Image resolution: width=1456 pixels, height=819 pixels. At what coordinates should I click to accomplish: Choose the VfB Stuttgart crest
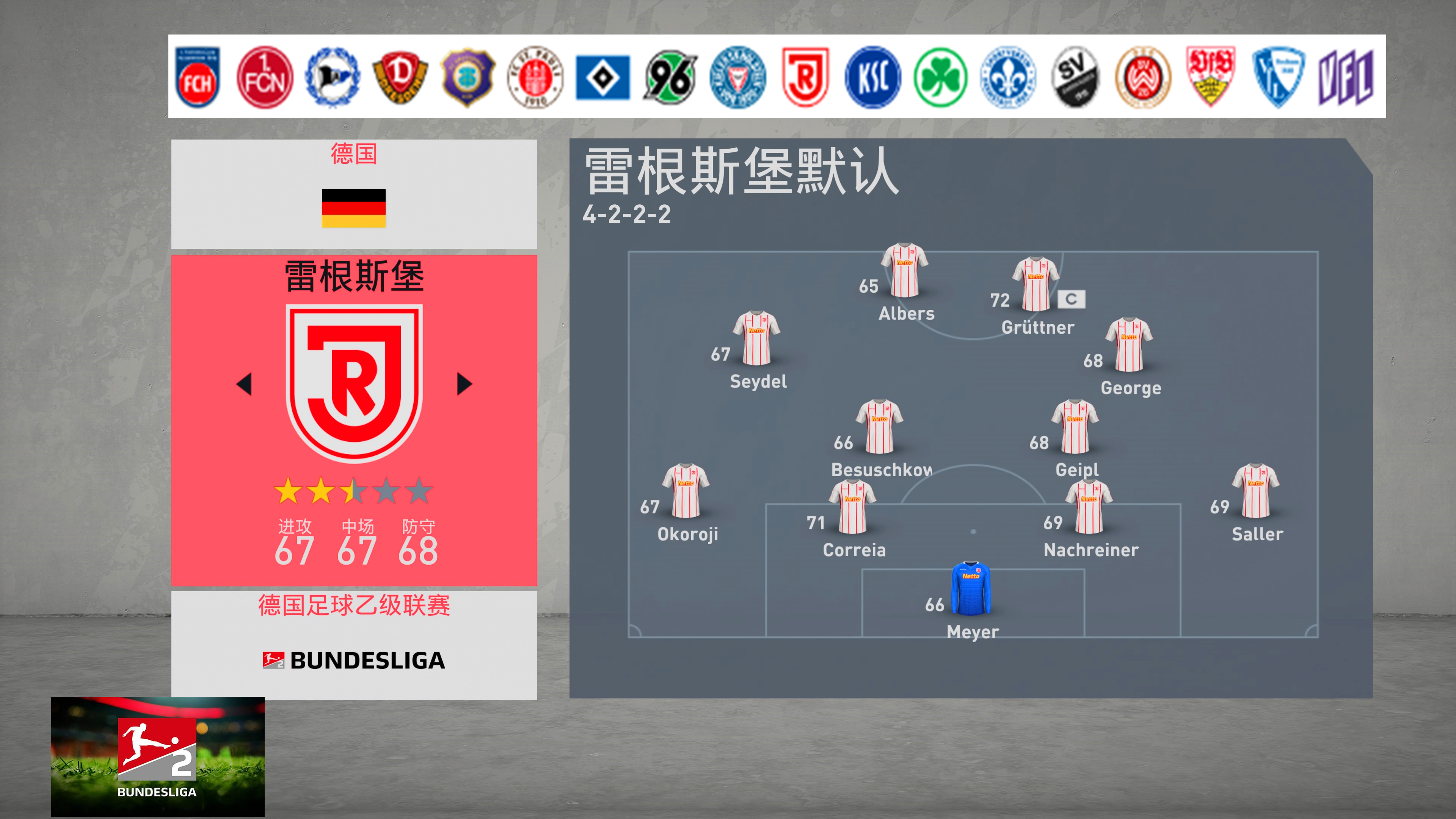click(x=1211, y=77)
